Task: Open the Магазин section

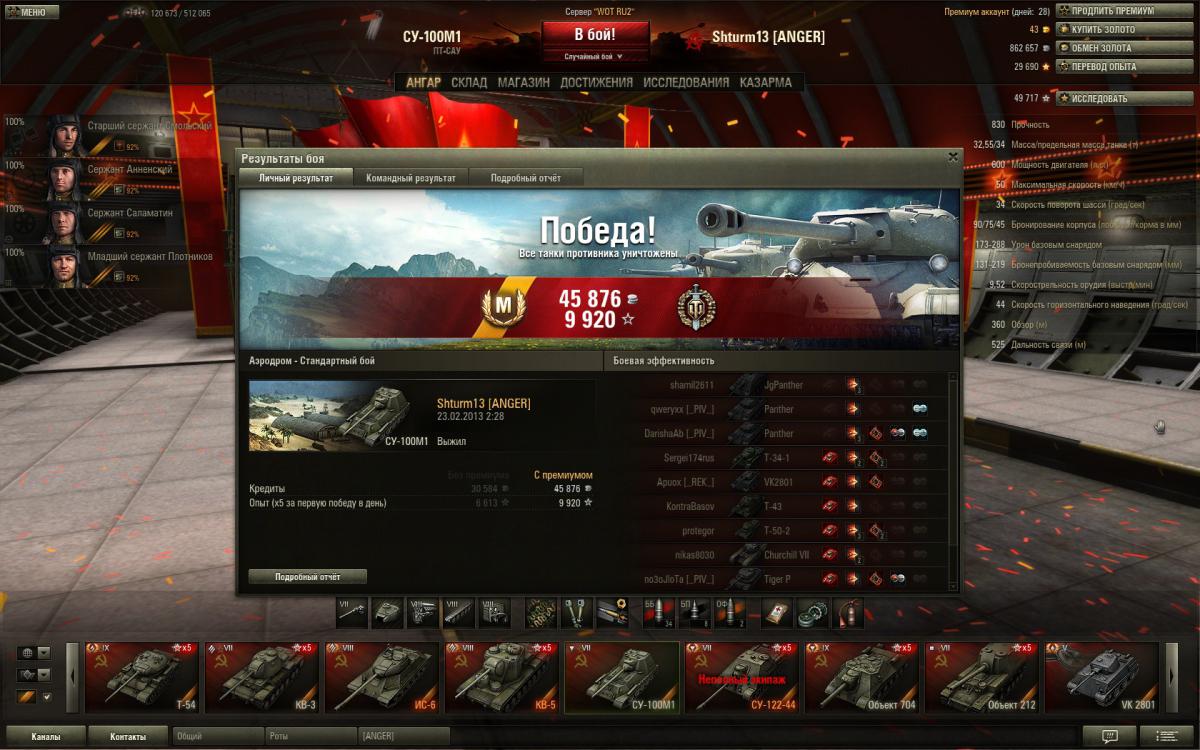Action: point(523,83)
